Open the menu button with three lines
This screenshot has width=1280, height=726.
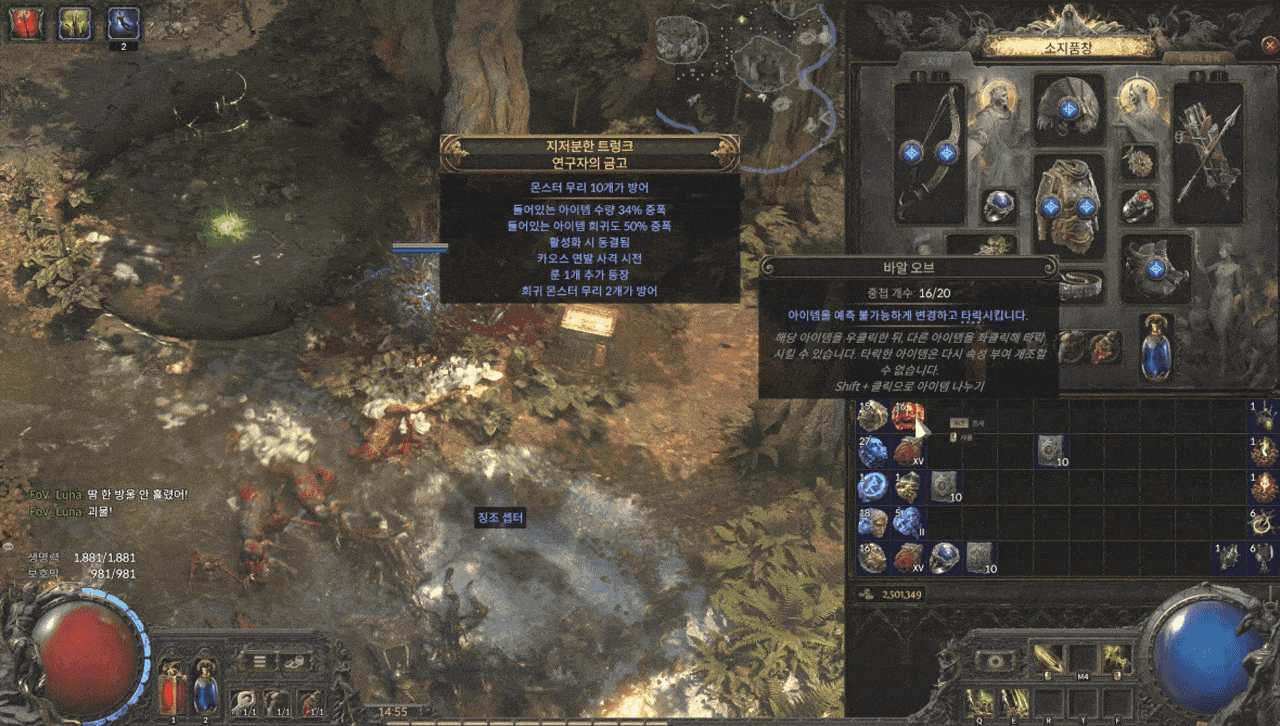258,661
